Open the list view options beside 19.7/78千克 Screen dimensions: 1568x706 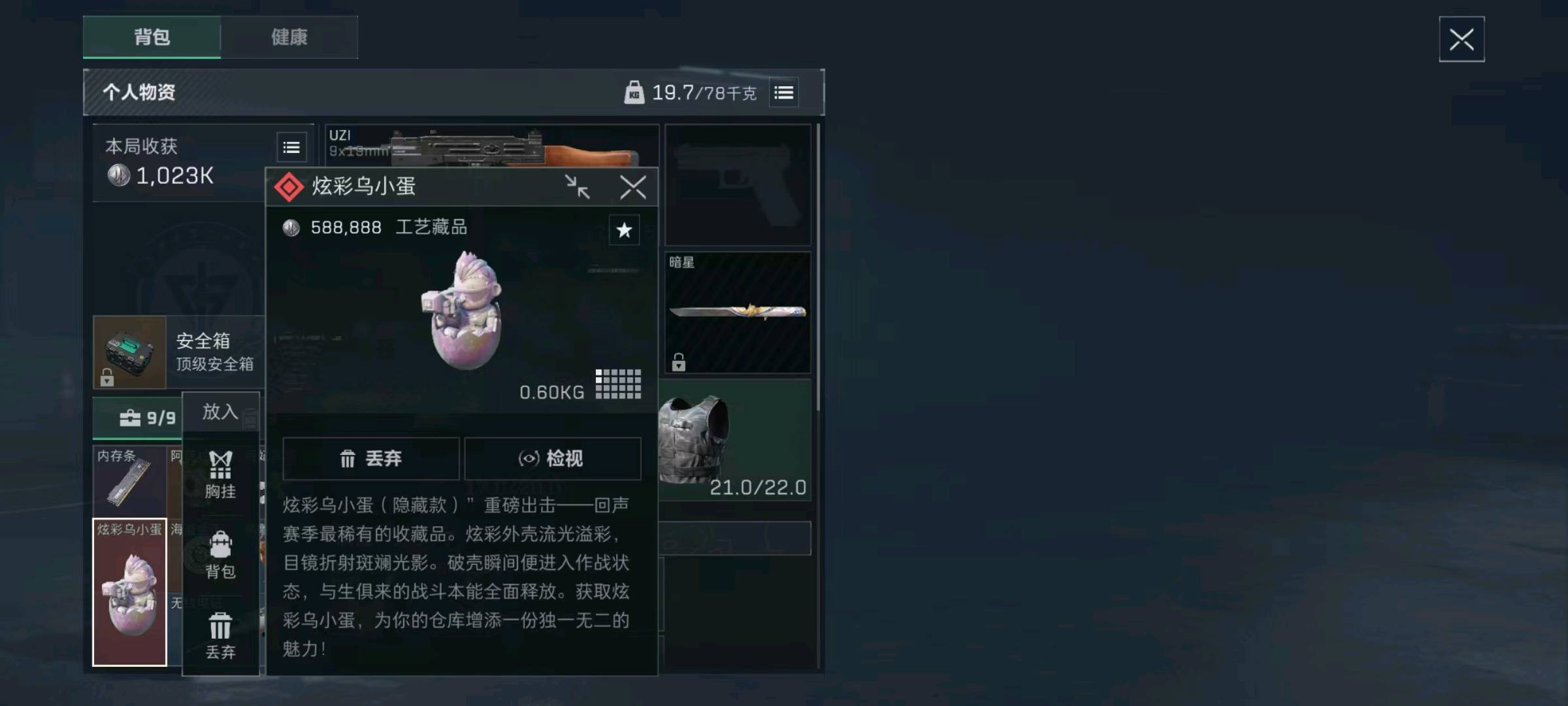pyautogui.click(x=783, y=92)
